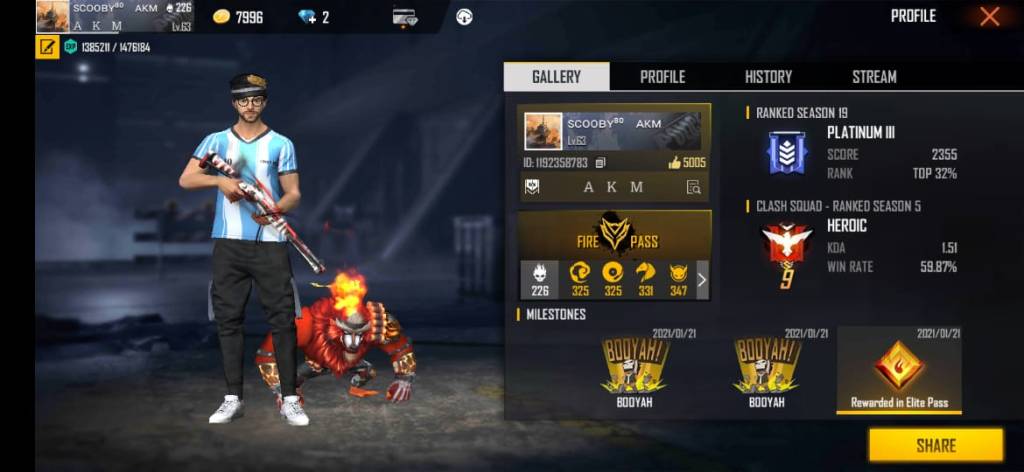Inspect the AKM guild search icon
1024x472 pixels.
(x=693, y=187)
